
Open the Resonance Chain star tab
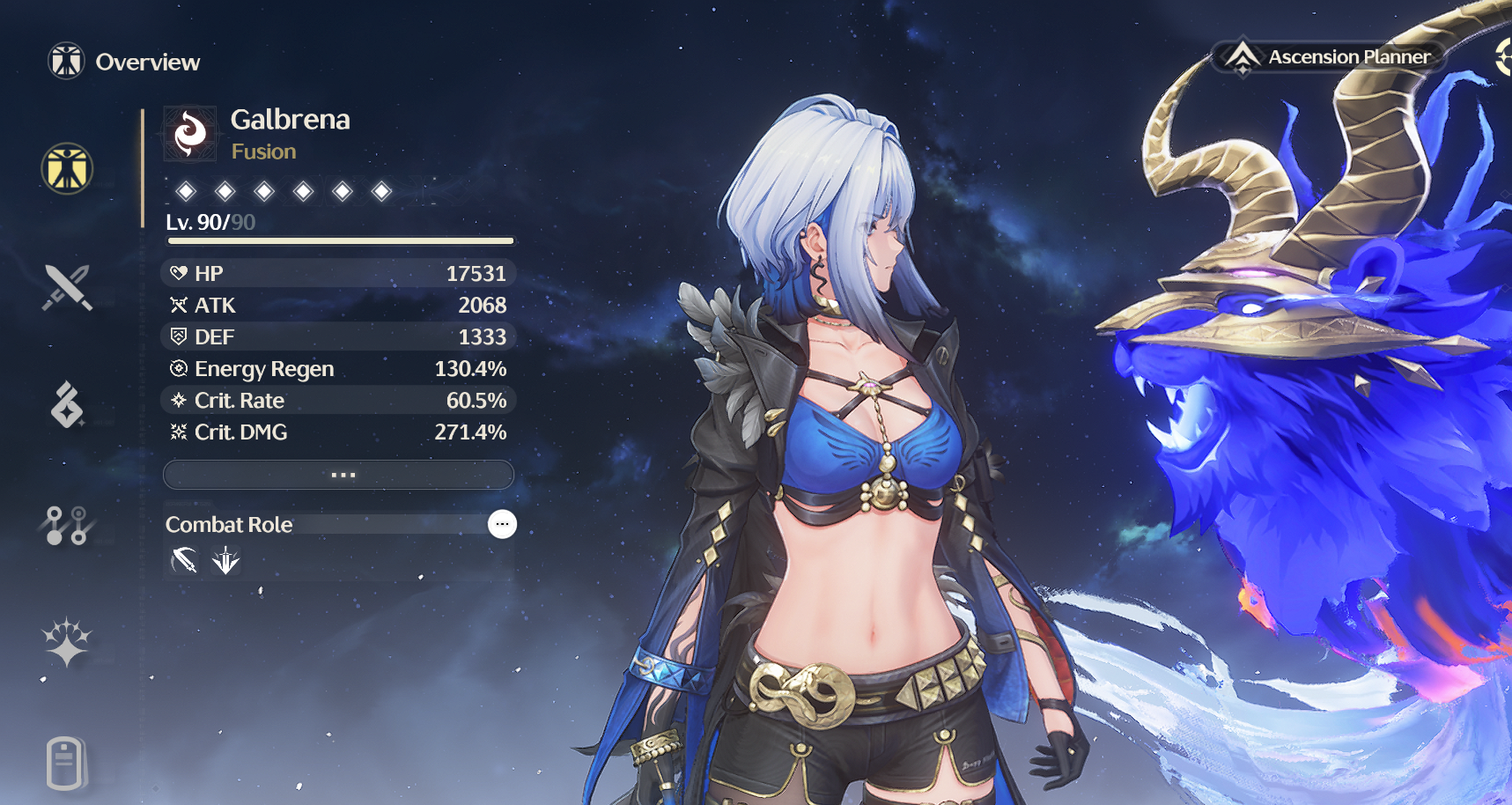tap(67, 642)
